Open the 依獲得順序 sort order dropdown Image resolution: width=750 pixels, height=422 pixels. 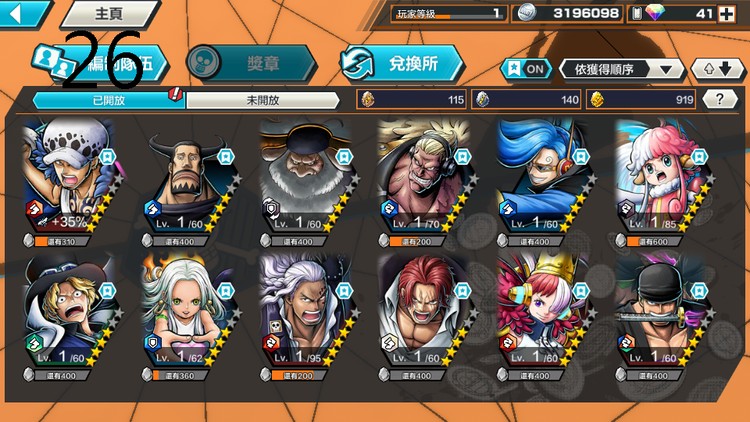[622, 69]
